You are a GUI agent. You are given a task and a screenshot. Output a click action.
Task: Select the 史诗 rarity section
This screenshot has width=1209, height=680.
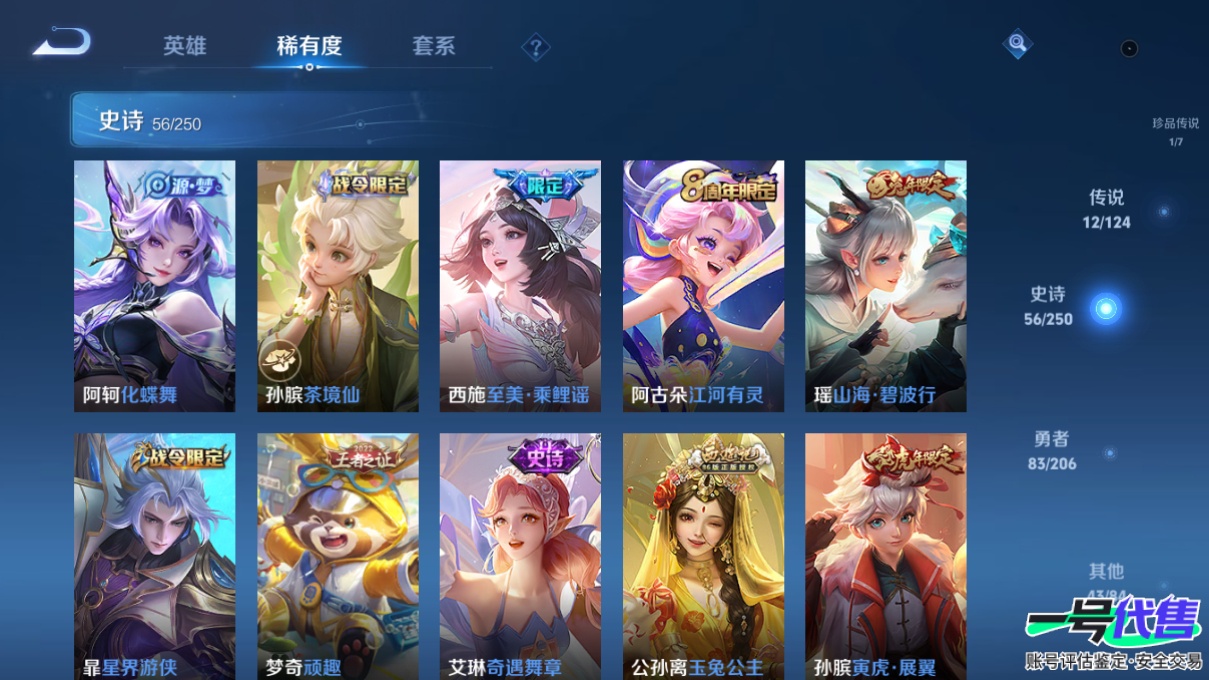[1049, 306]
